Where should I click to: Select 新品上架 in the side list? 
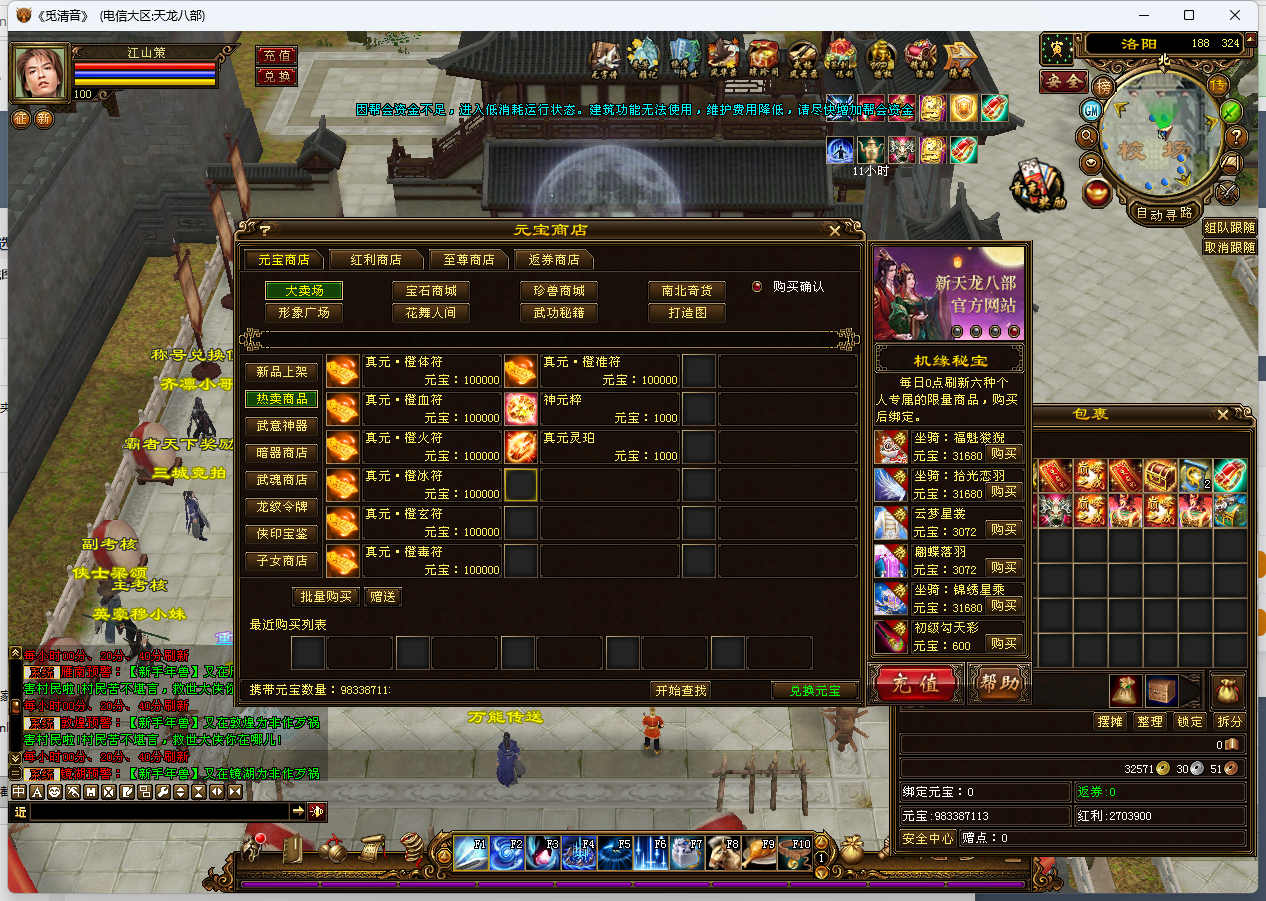point(282,372)
